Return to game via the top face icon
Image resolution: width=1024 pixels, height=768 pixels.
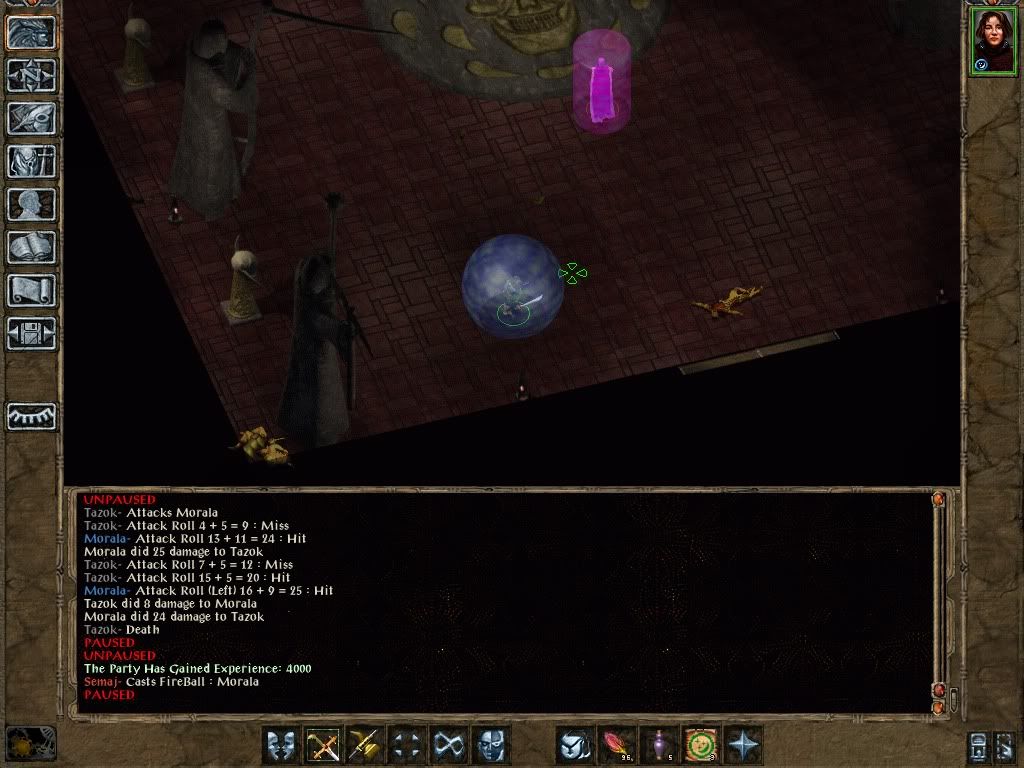click(x=31, y=31)
